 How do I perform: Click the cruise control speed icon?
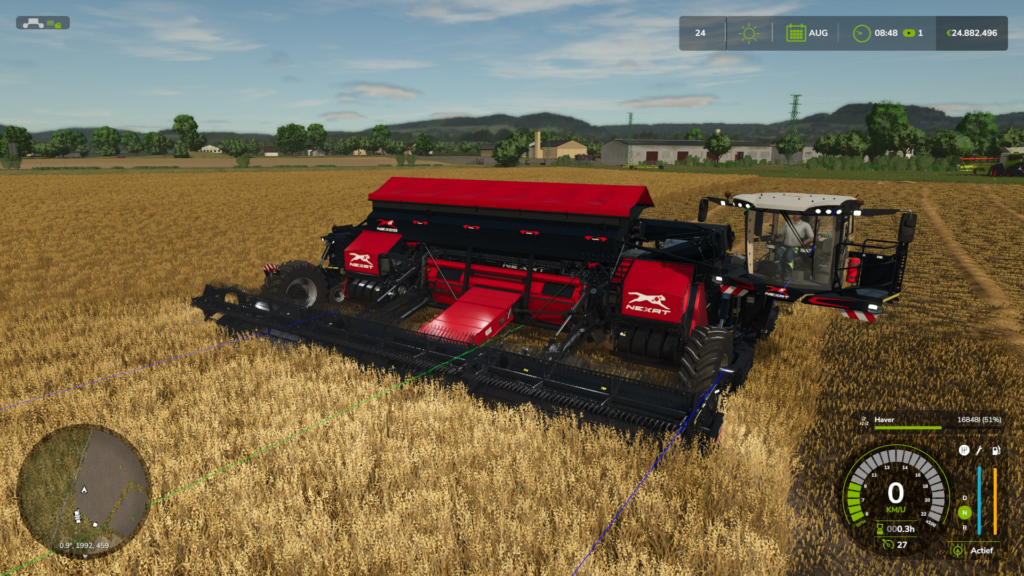coord(886,545)
